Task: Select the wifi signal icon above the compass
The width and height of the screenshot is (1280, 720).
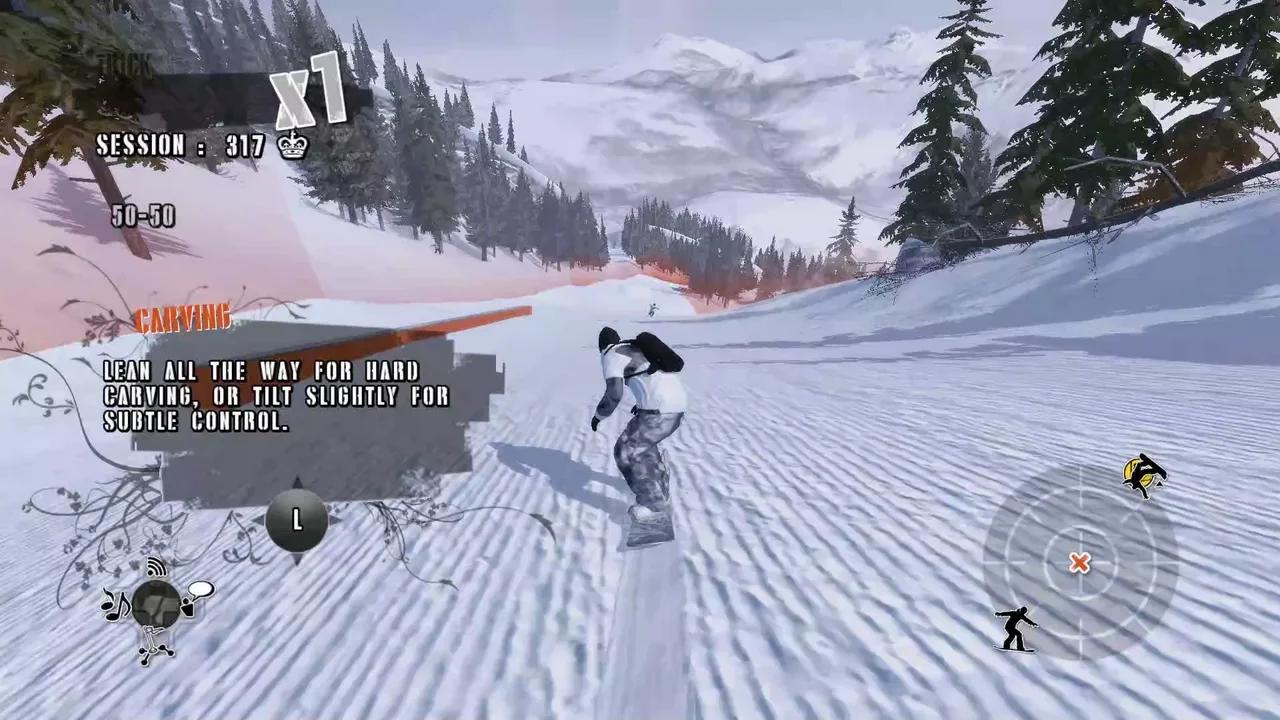Action: coord(155,568)
